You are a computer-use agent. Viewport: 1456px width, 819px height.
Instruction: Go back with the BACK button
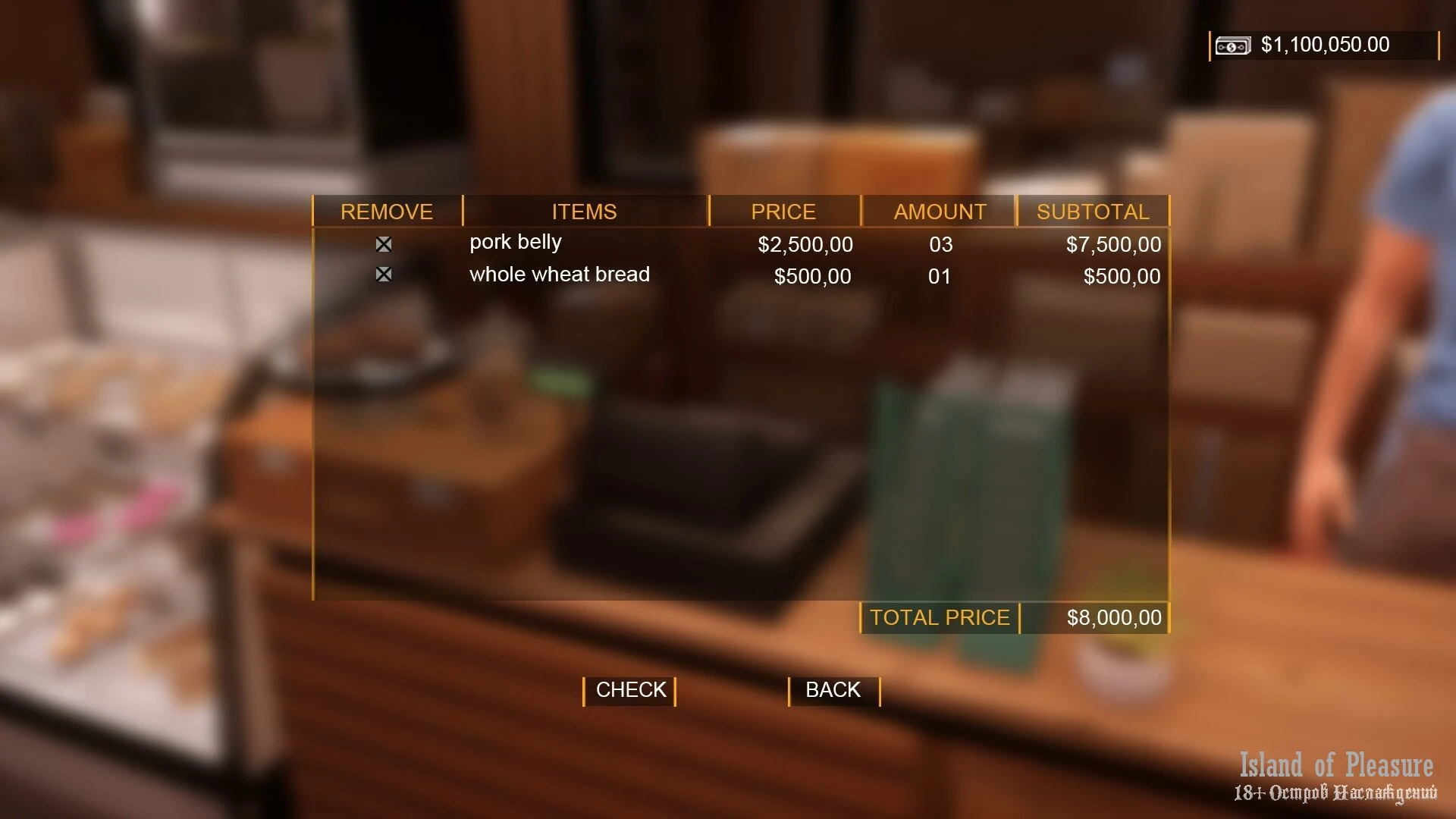(x=833, y=690)
